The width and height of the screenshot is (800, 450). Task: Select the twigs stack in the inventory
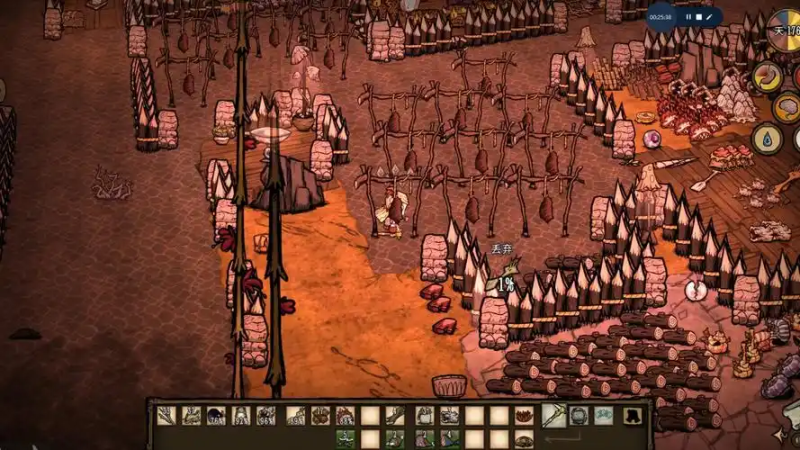click(165, 415)
